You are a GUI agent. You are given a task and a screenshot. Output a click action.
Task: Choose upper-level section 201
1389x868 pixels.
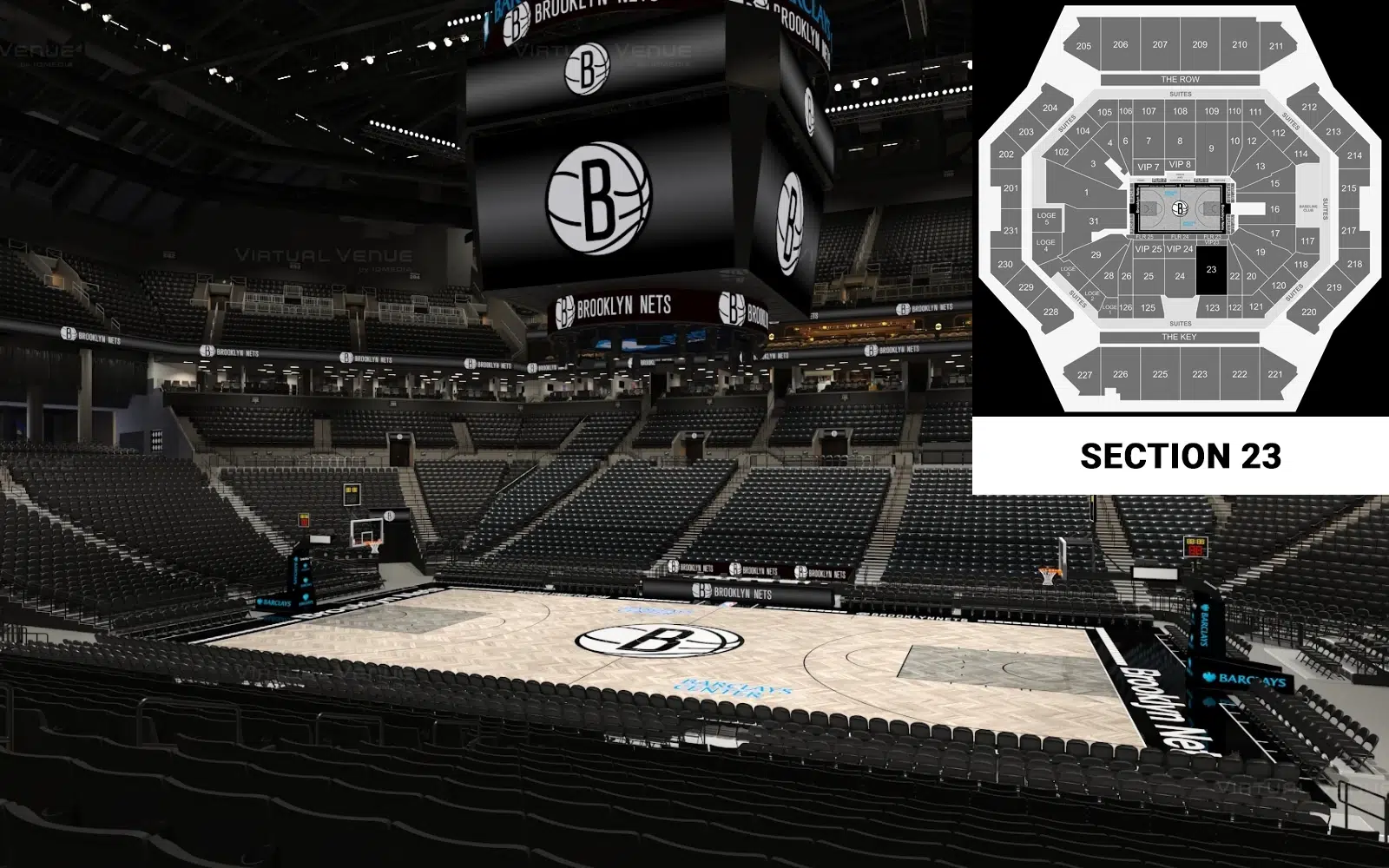pos(1010,188)
